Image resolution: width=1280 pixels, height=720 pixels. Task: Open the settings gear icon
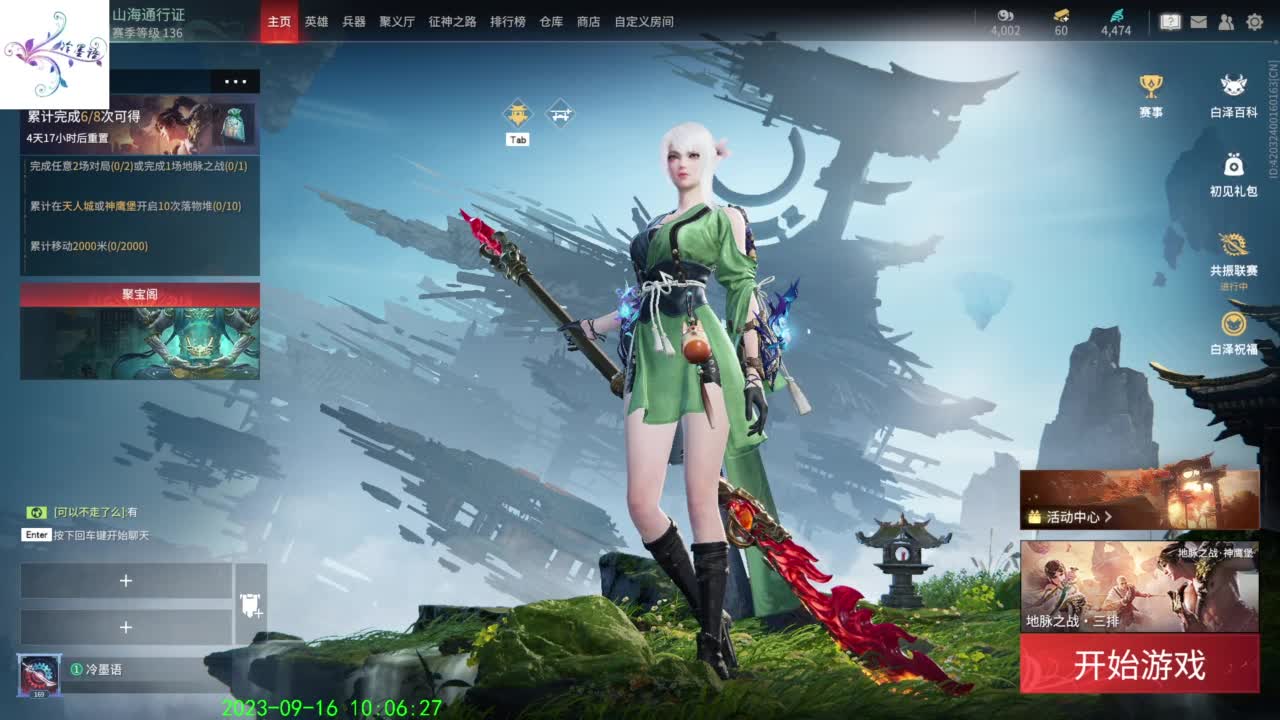point(1253,20)
